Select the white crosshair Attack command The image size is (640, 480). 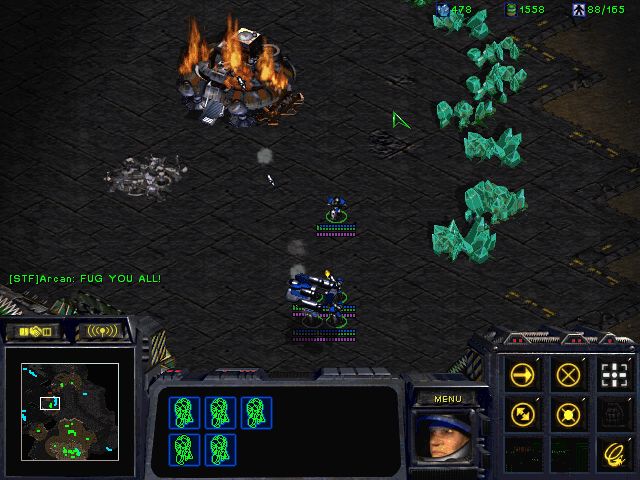click(612, 375)
